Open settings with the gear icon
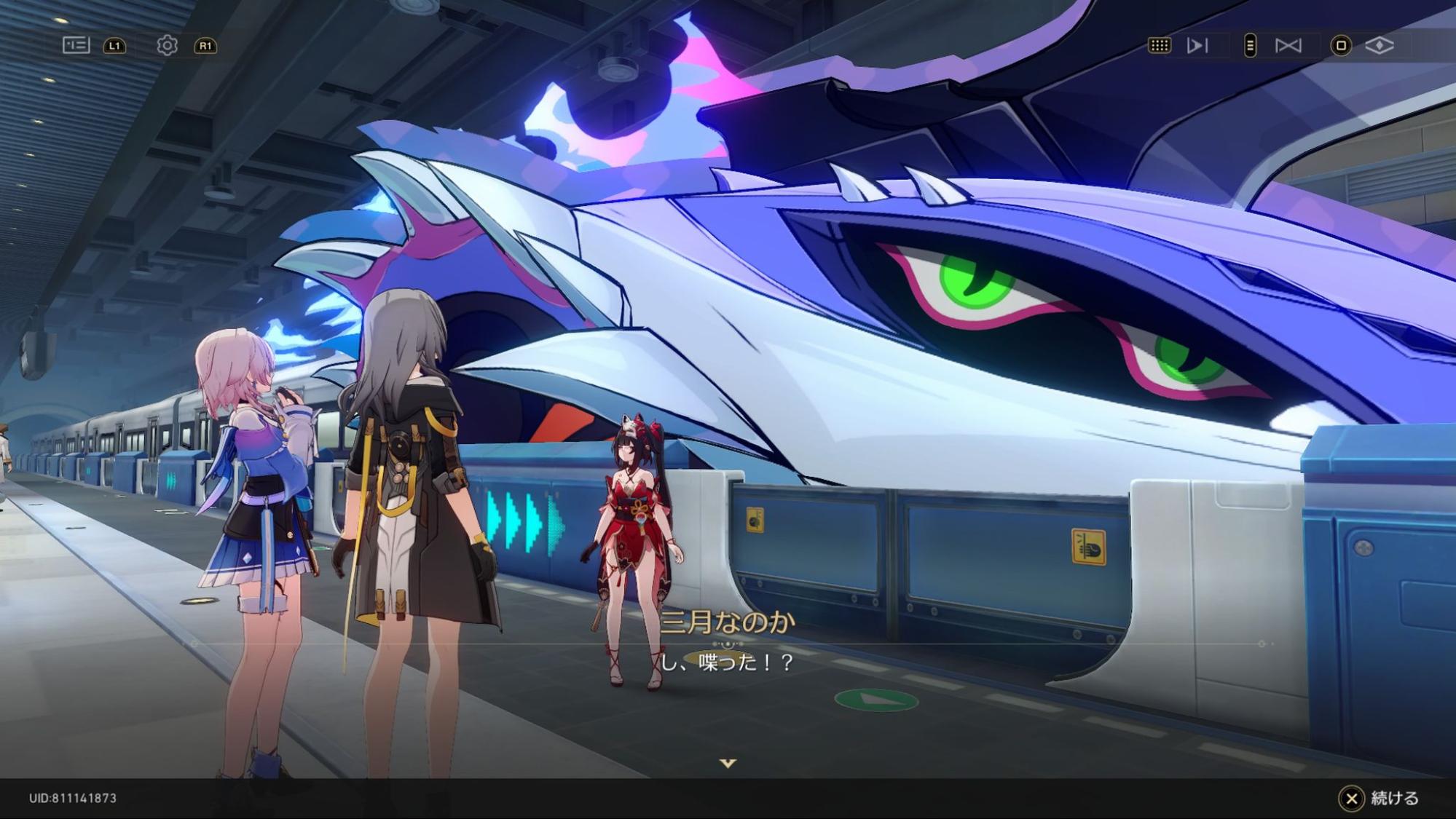Screen dimensions: 1456x819 point(167,45)
